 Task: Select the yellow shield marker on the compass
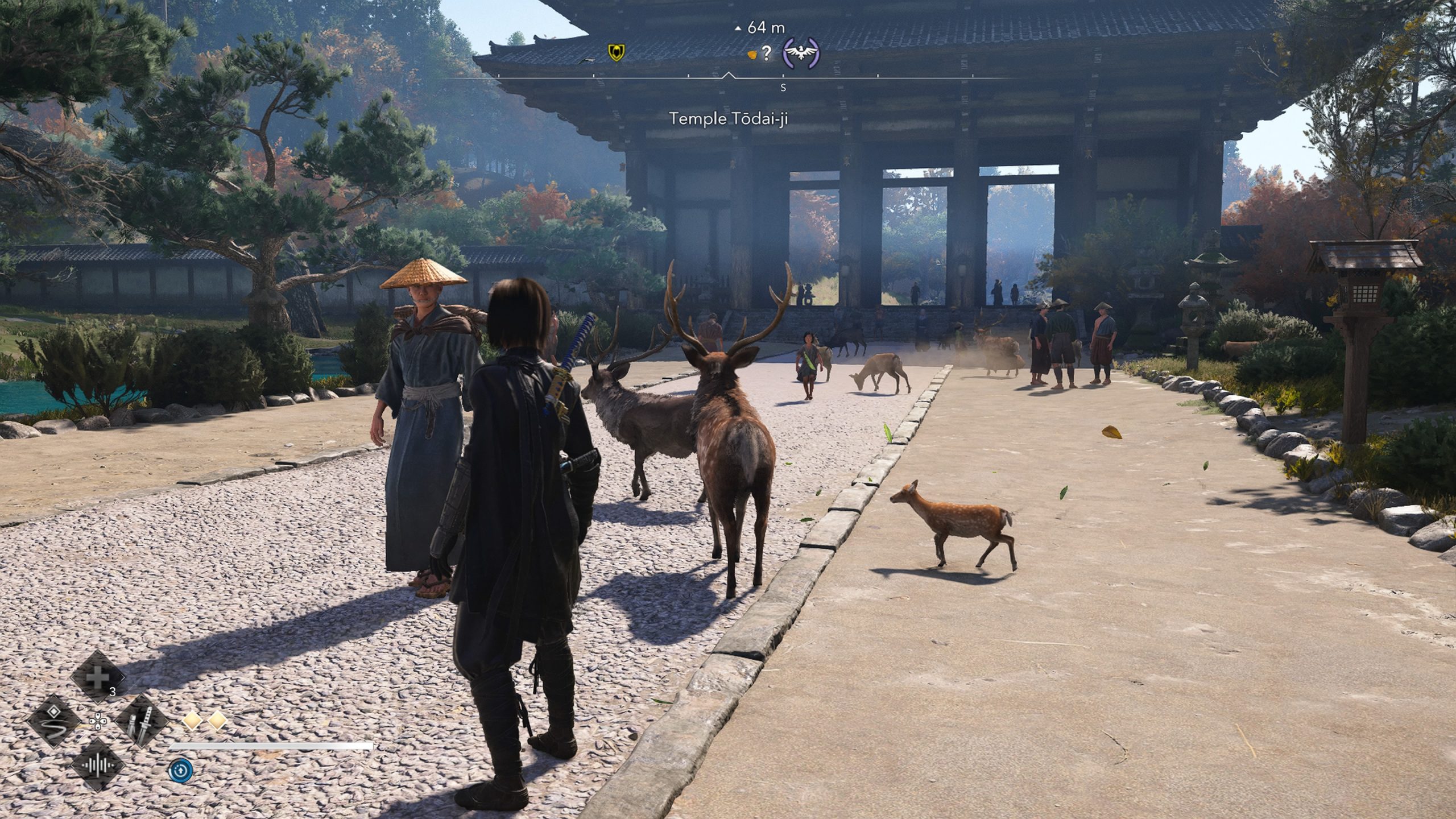615,53
